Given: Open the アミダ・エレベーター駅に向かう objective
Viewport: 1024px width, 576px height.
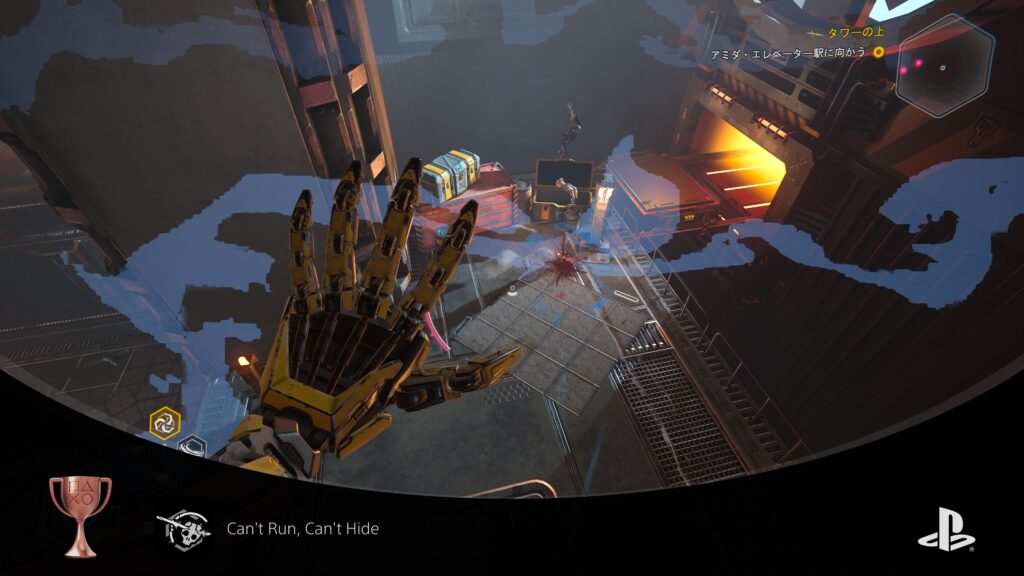Looking at the screenshot, I should pyautogui.click(x=786, y=52).
